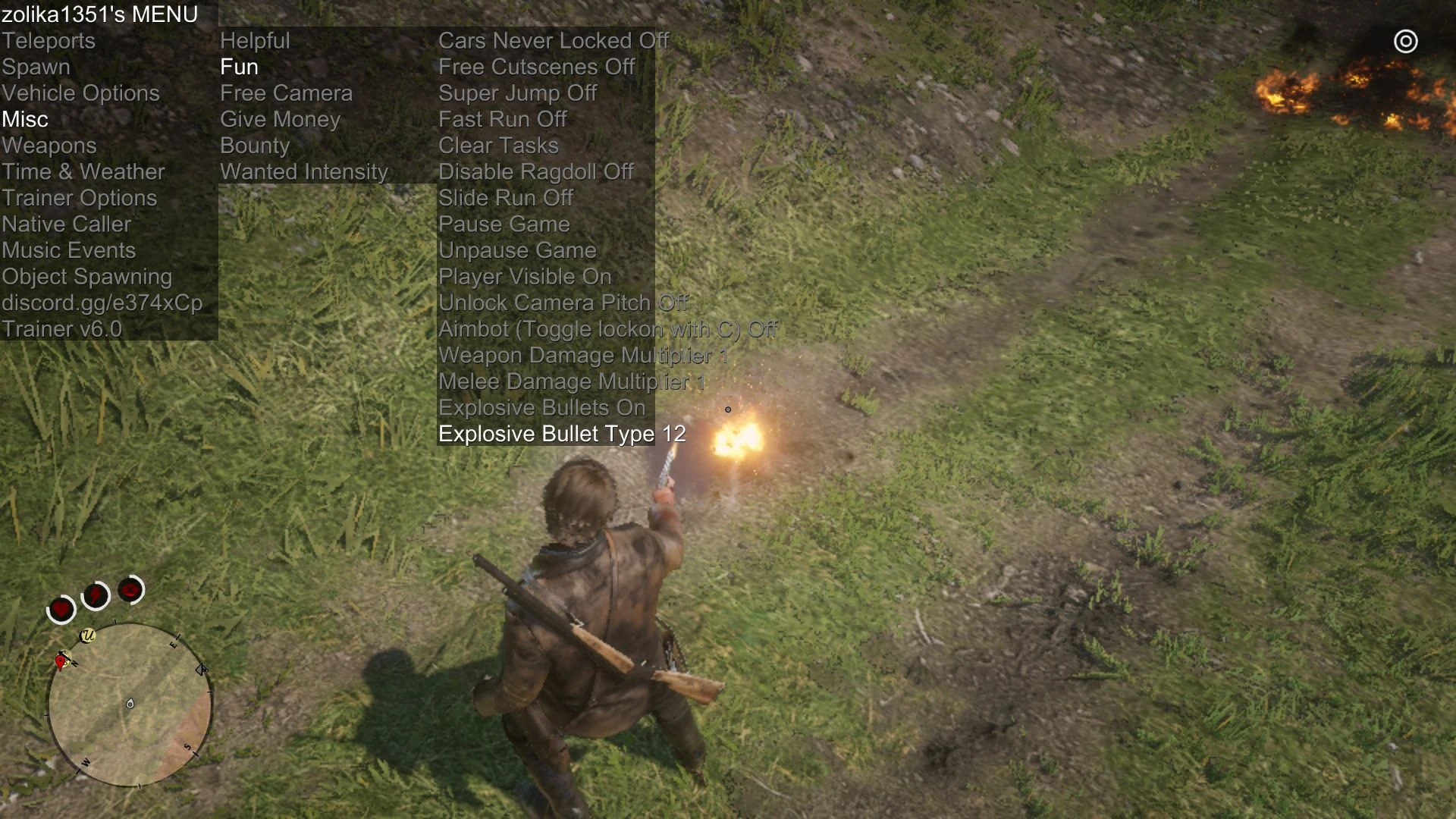Image resolution: width=1456 pixels, height=819 pixels.
Task: Open the Vehicle Options submenu
Action: pyautogui.click(x=80, y=93)
